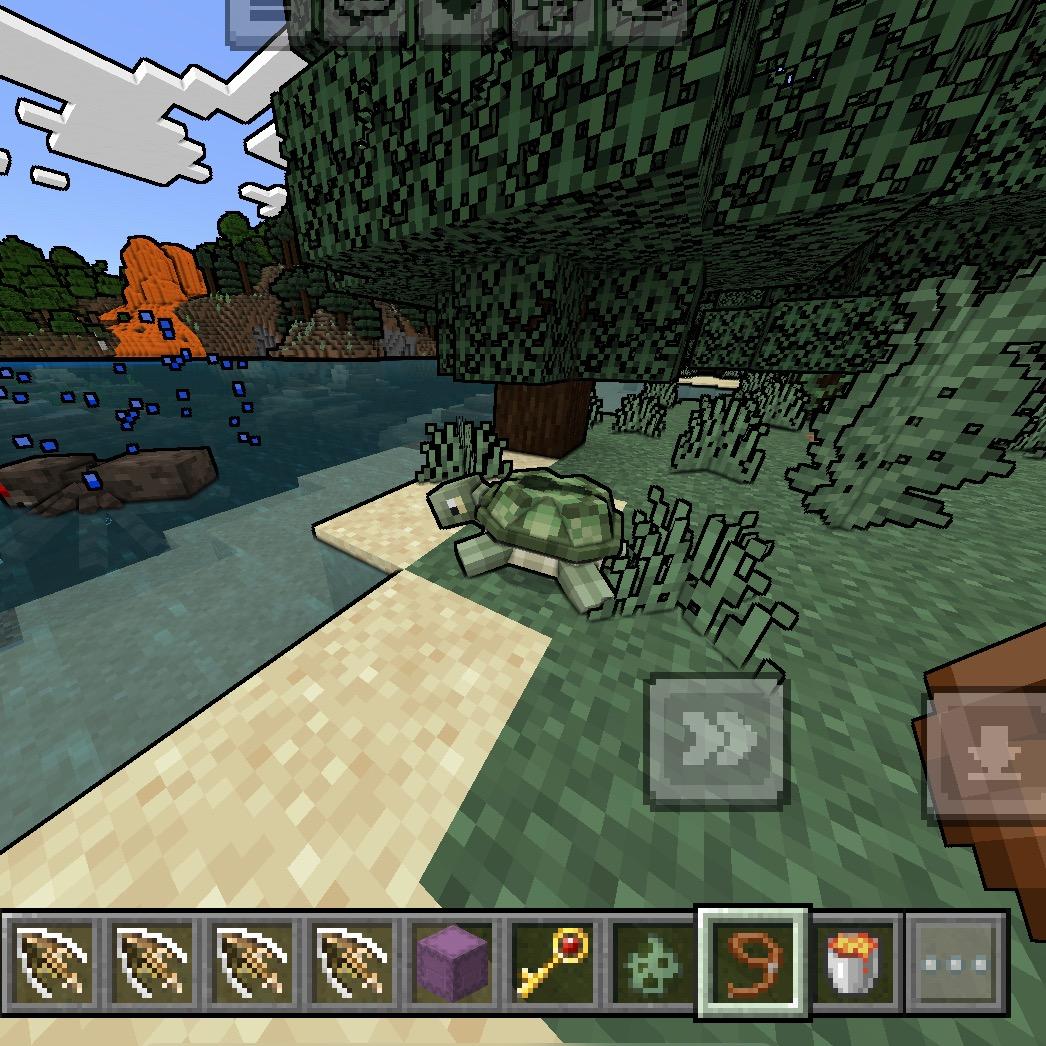The width and height of the screenshot is (1046, 1046).
Task: Choose the pale green scute item slot
Action: [x=653, y=963]
